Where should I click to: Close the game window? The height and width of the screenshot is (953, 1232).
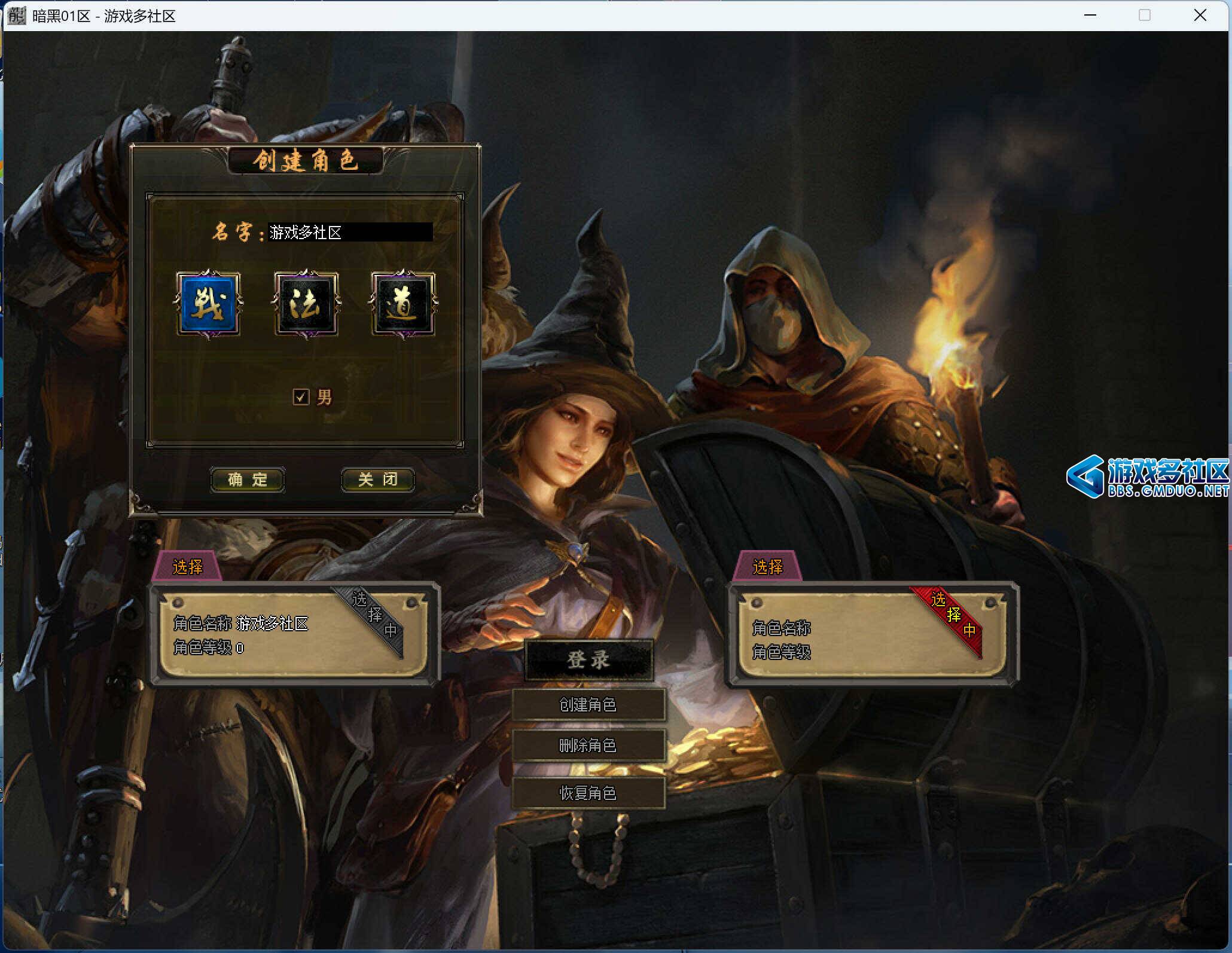(x=1200, y=16)
